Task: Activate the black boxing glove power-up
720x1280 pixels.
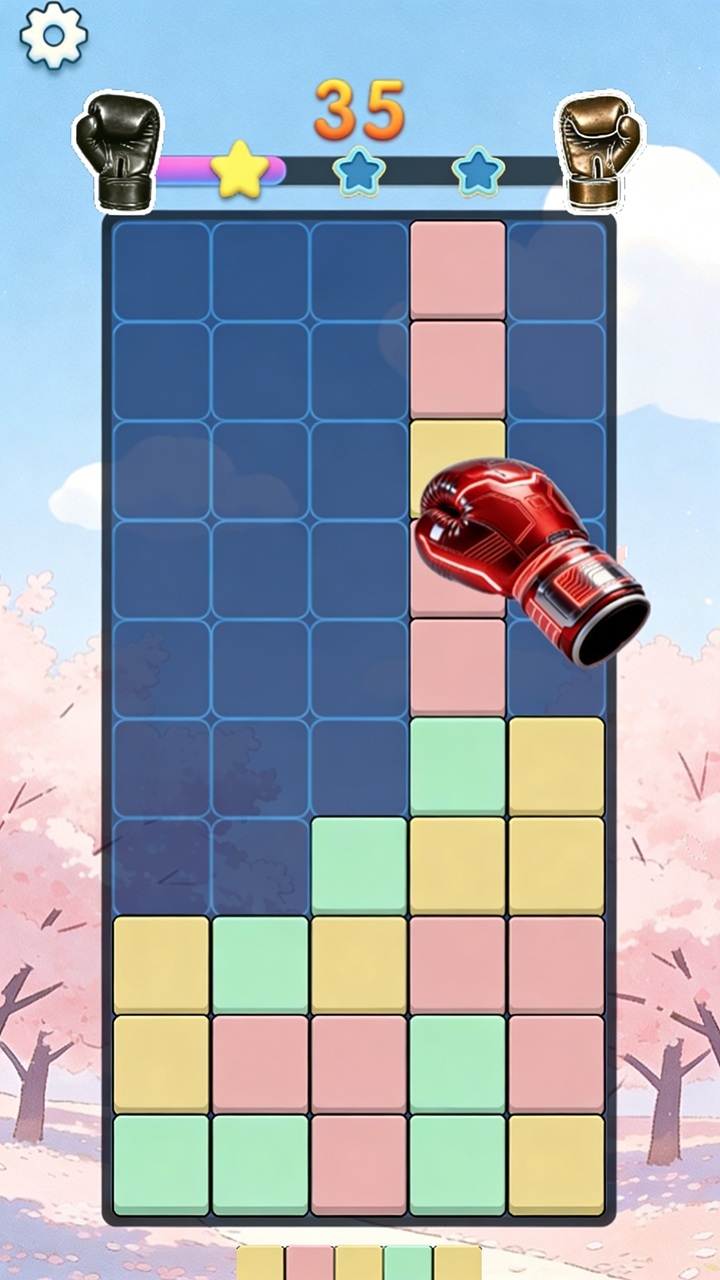Action: click(x=117, y=150)
